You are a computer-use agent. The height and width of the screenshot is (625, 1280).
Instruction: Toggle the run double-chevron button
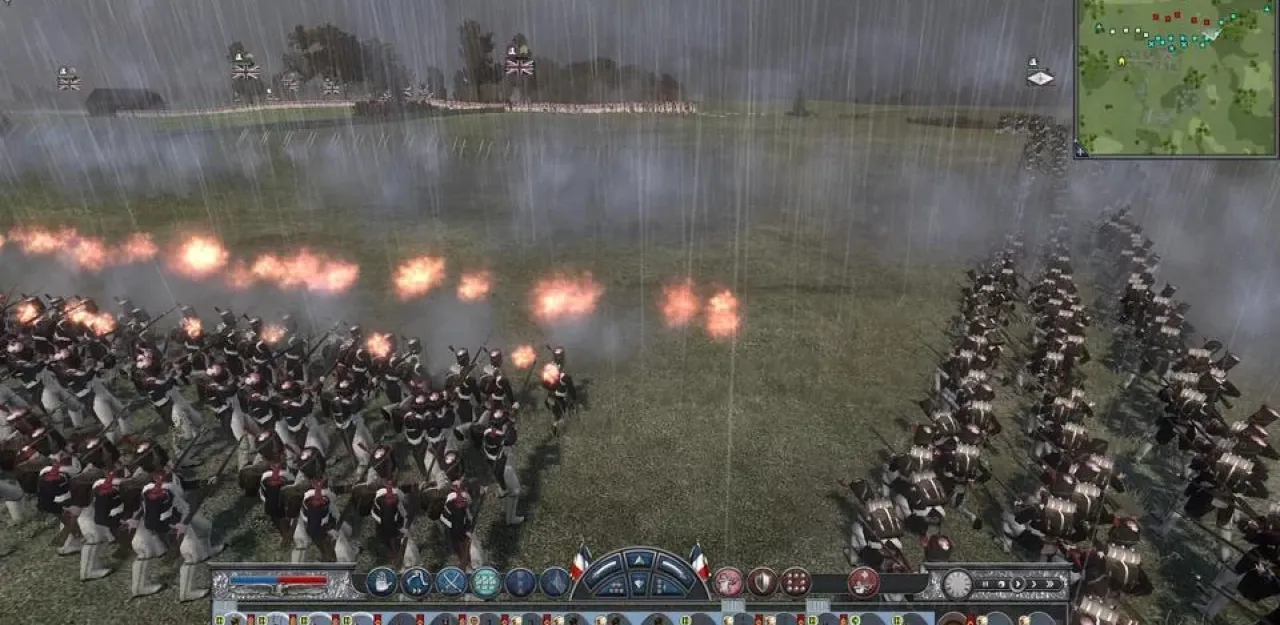pyautogui.click(x=416, y=582)
